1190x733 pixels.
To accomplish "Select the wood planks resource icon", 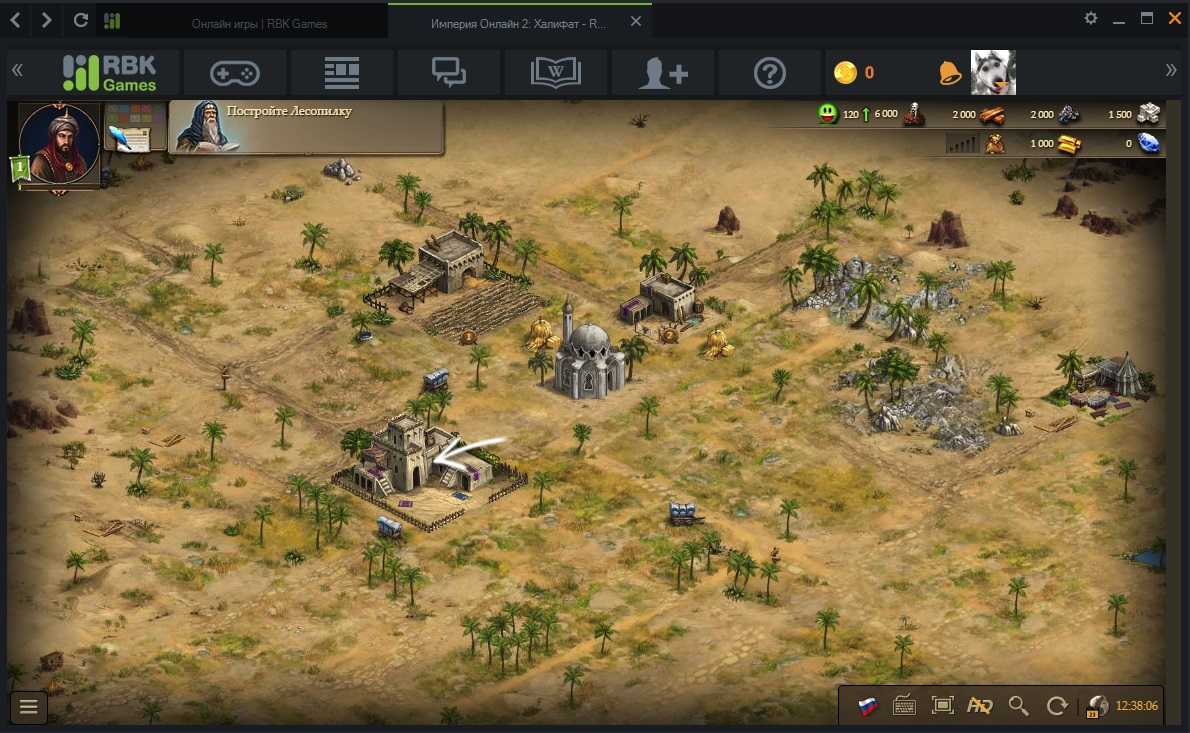I will [x=993, y=114].
